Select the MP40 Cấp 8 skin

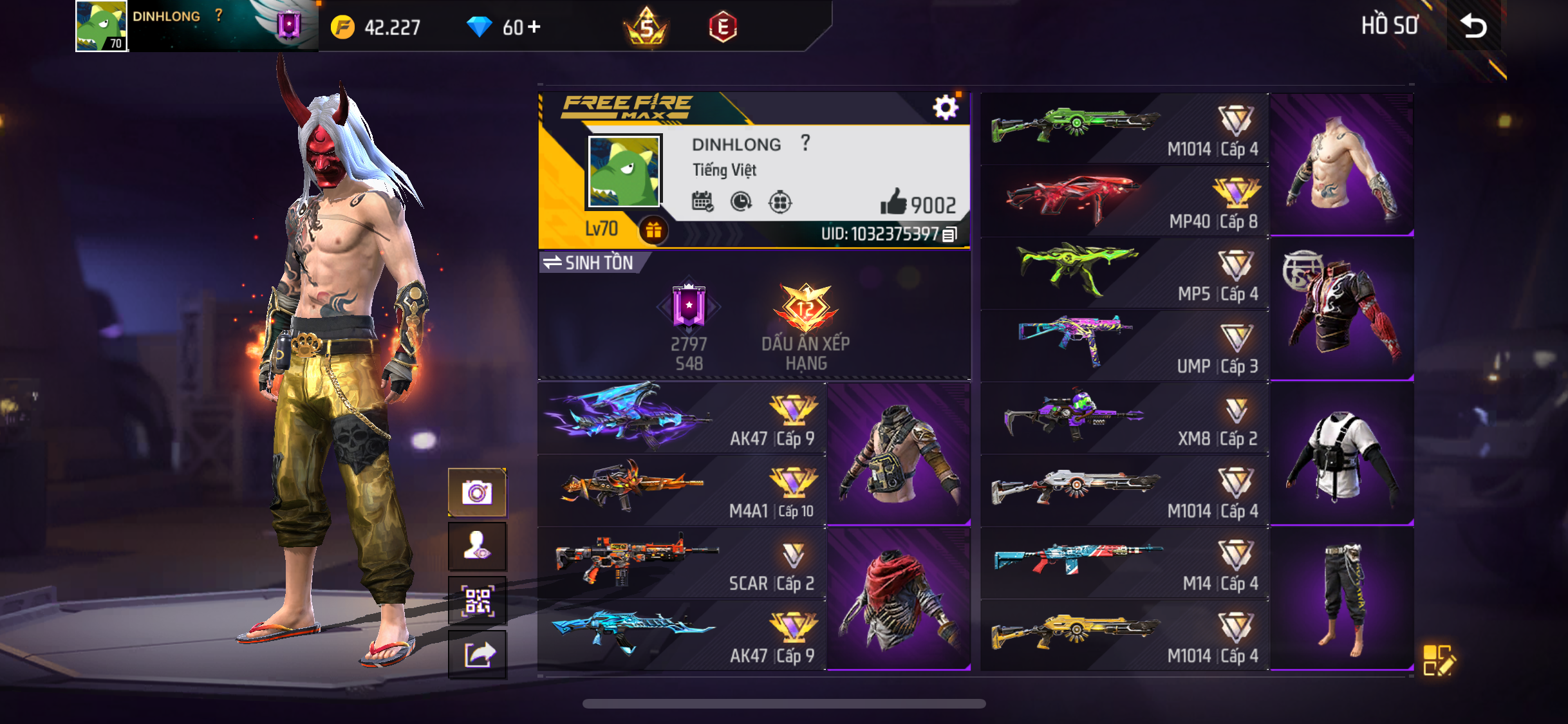coord(1124,201)
